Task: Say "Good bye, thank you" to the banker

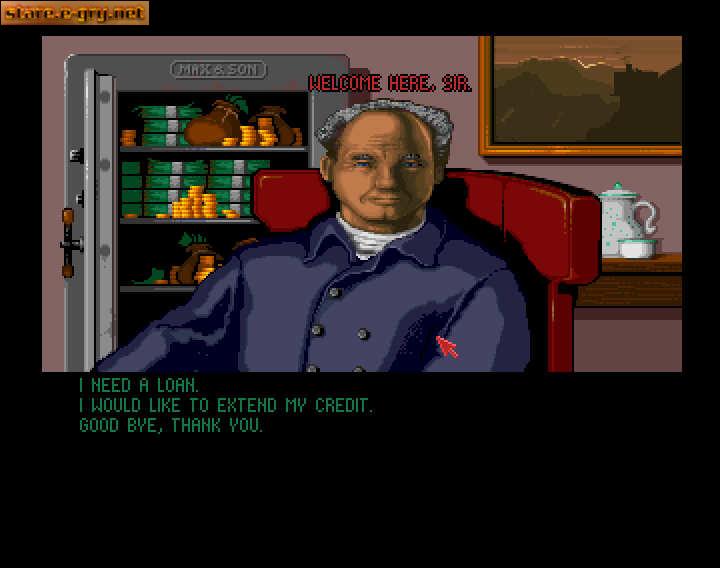Action: coord(171,425)
